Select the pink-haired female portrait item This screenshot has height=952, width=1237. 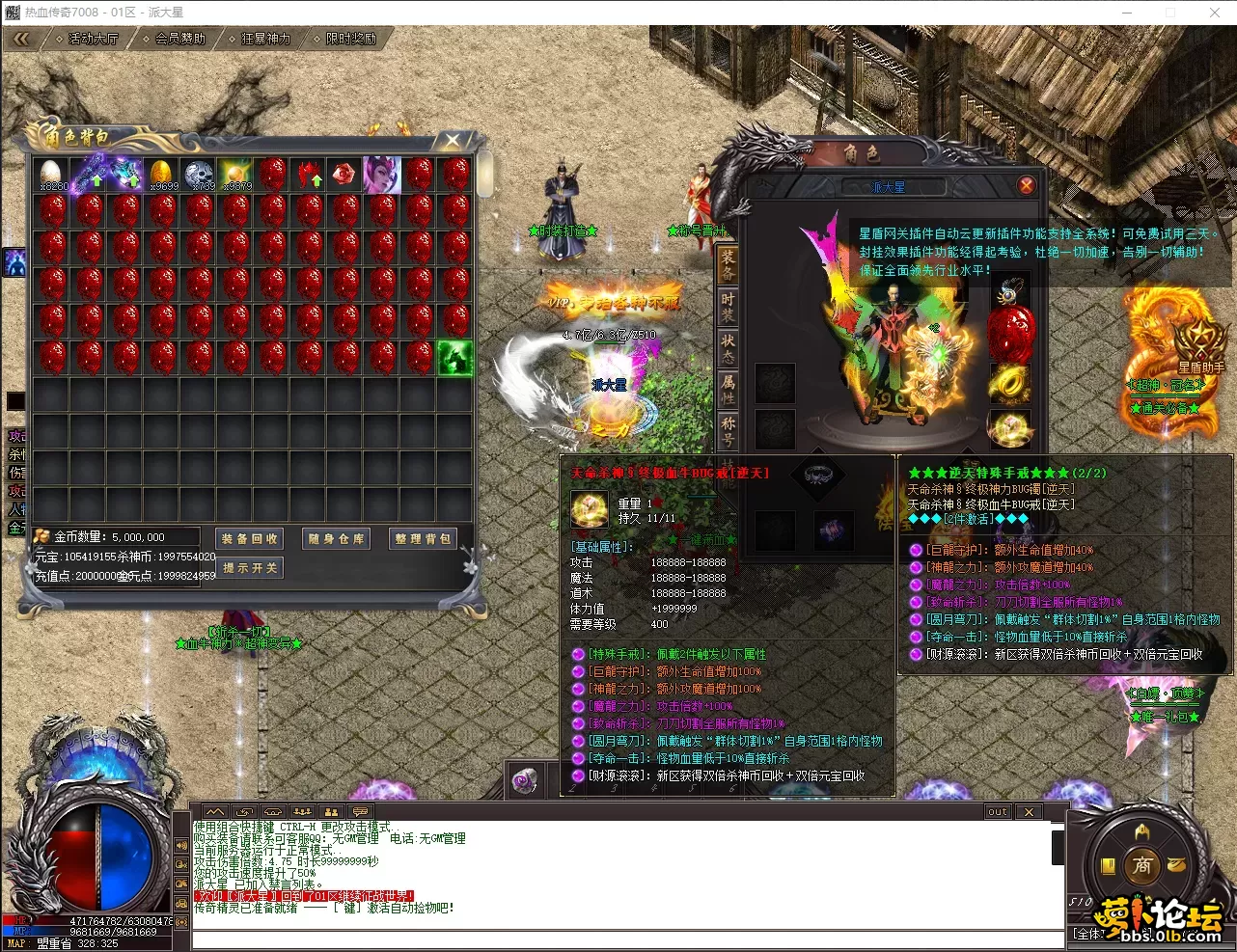coord(382,175)
